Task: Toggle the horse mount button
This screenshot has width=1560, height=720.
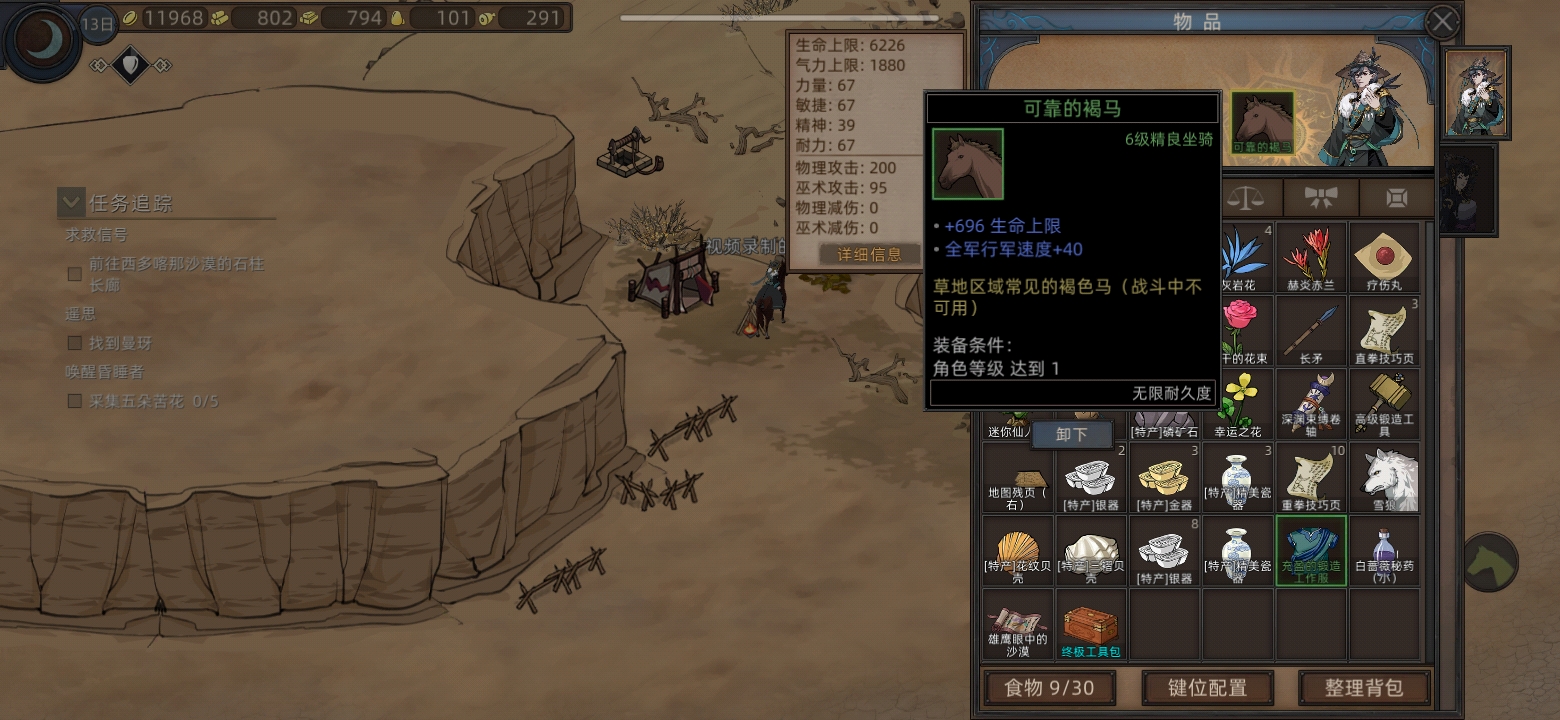Action: 1490,562
